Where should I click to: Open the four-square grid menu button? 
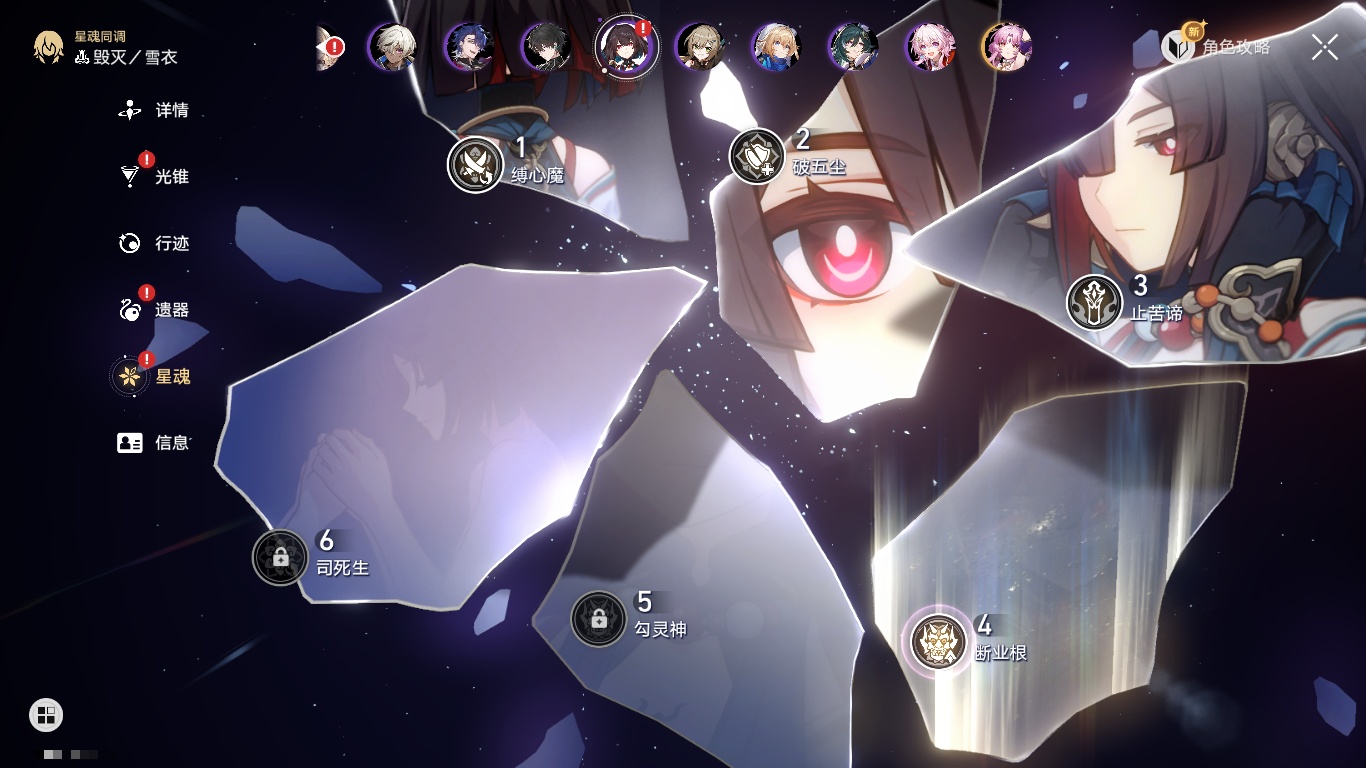coord(46,715)
